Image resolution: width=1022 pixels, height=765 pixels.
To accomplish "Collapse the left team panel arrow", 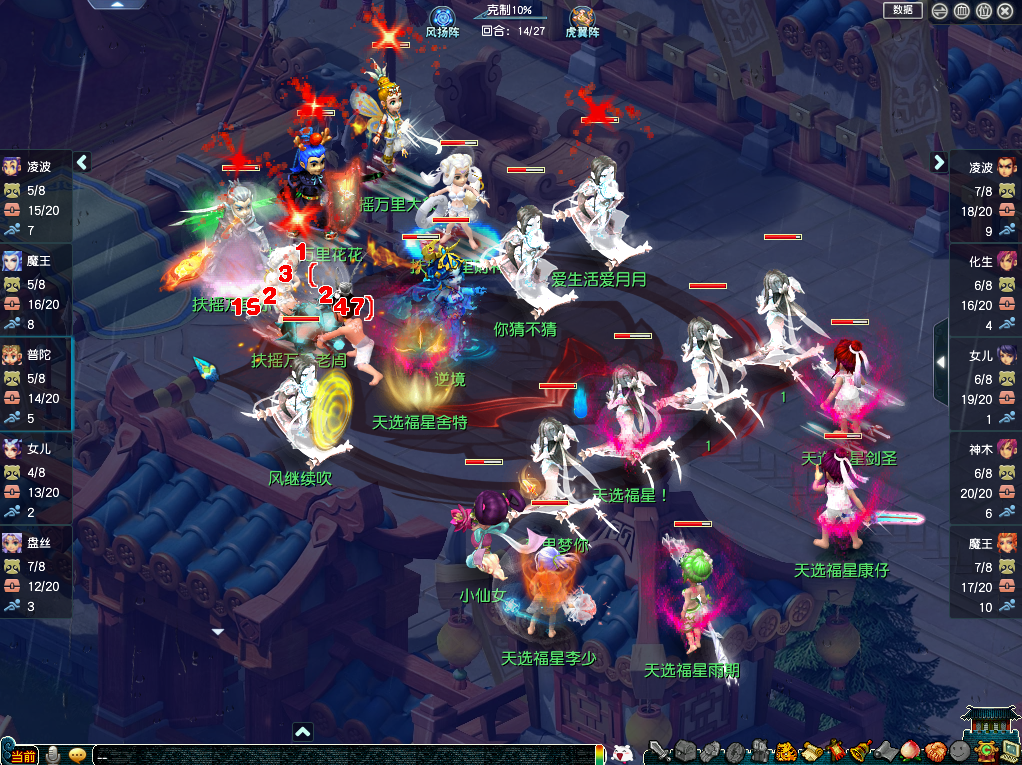I will [83, 162].
